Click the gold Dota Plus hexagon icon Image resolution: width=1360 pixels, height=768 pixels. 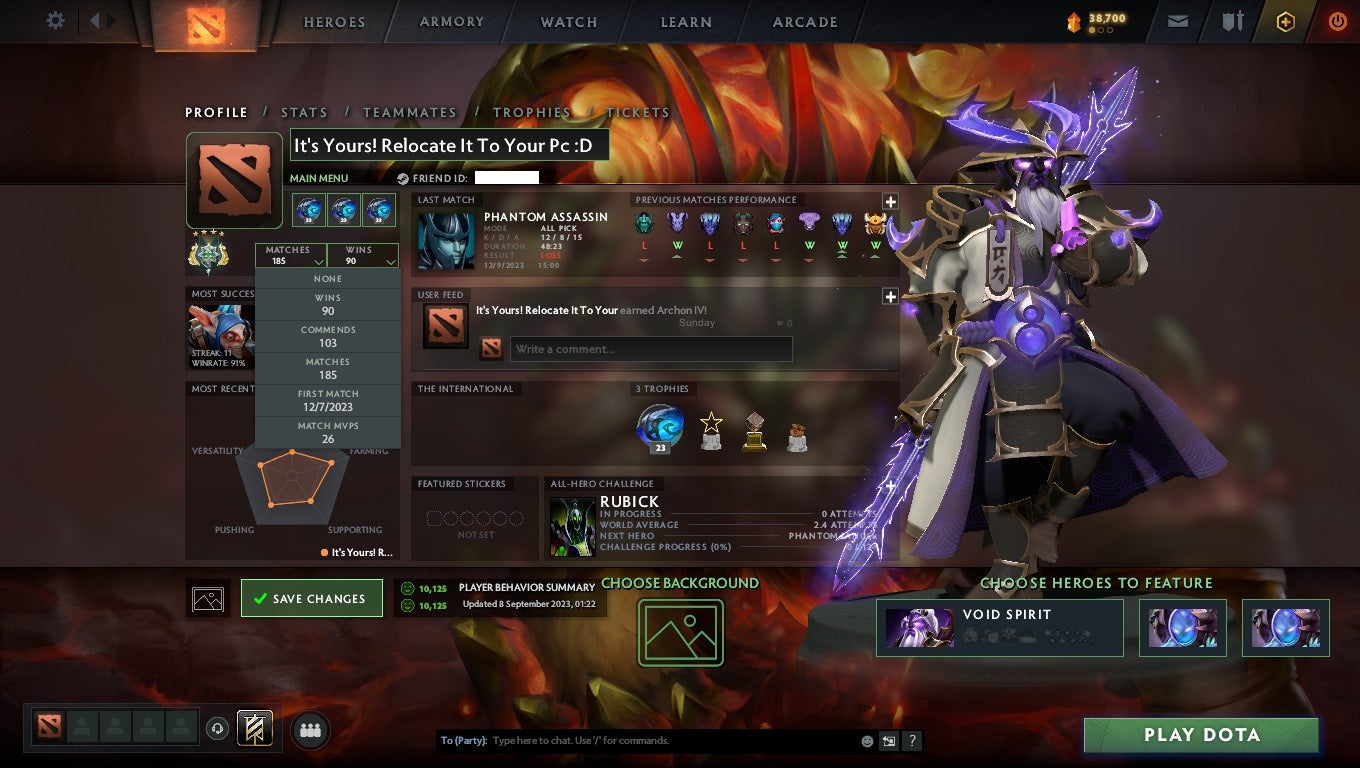click(1286, 21)
